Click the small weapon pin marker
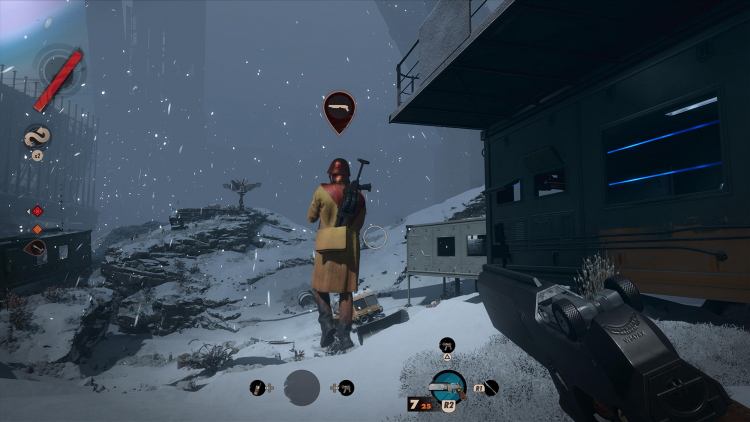Screen dimensions: 750x422 36,247
